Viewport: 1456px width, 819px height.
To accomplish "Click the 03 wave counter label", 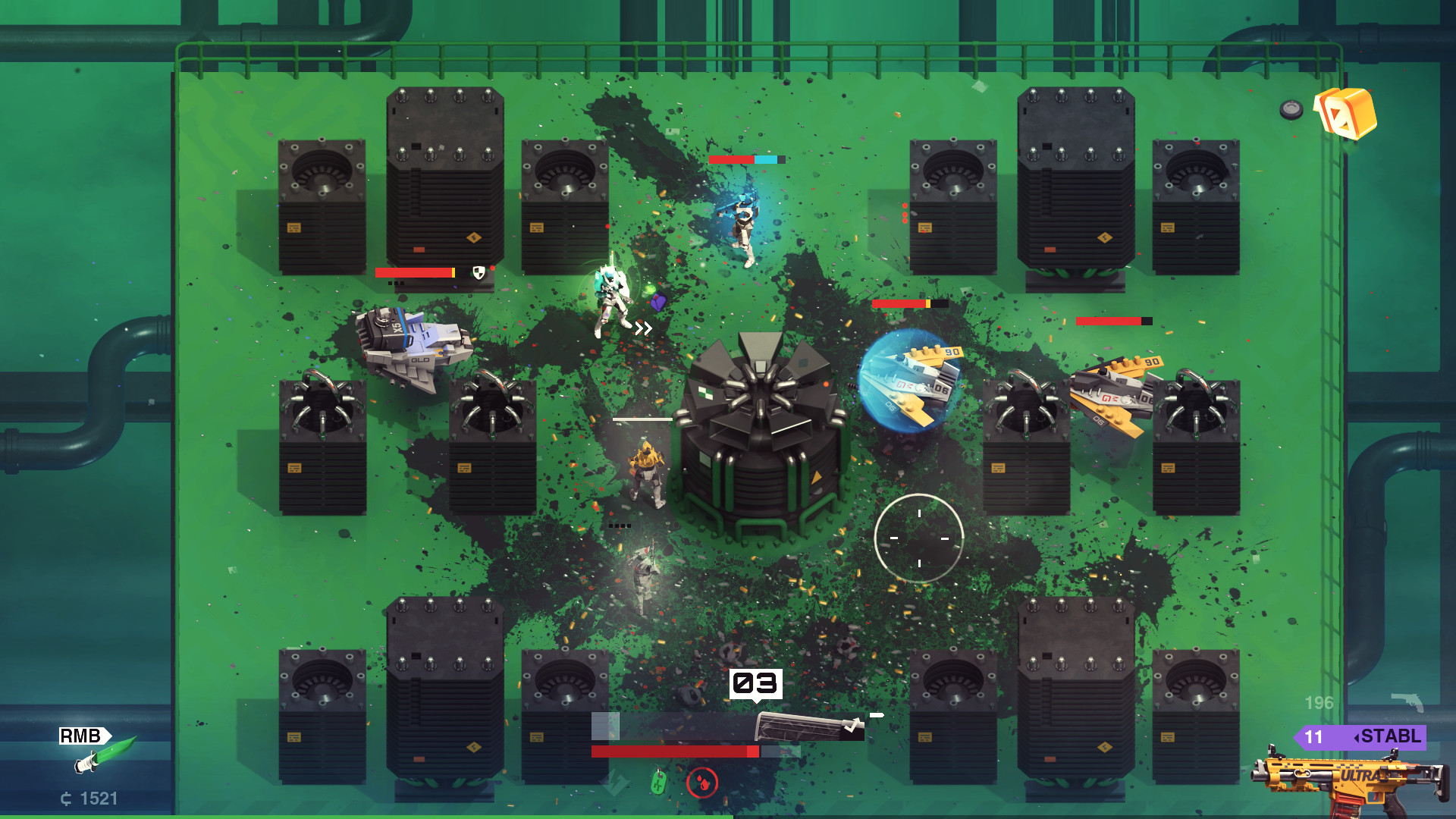I will click(755, 683).
